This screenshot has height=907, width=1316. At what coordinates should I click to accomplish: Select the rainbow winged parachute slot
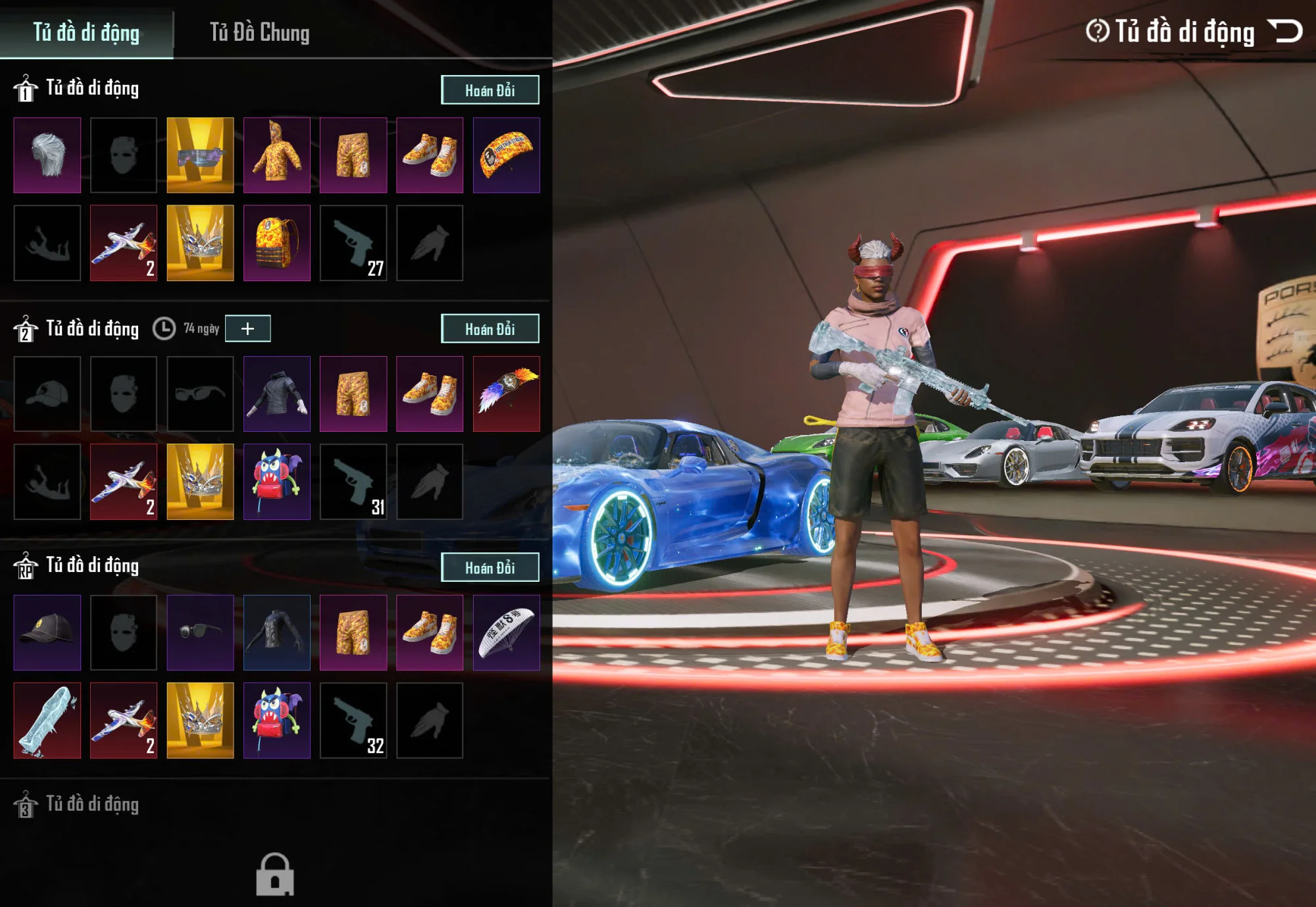point(506,394)
